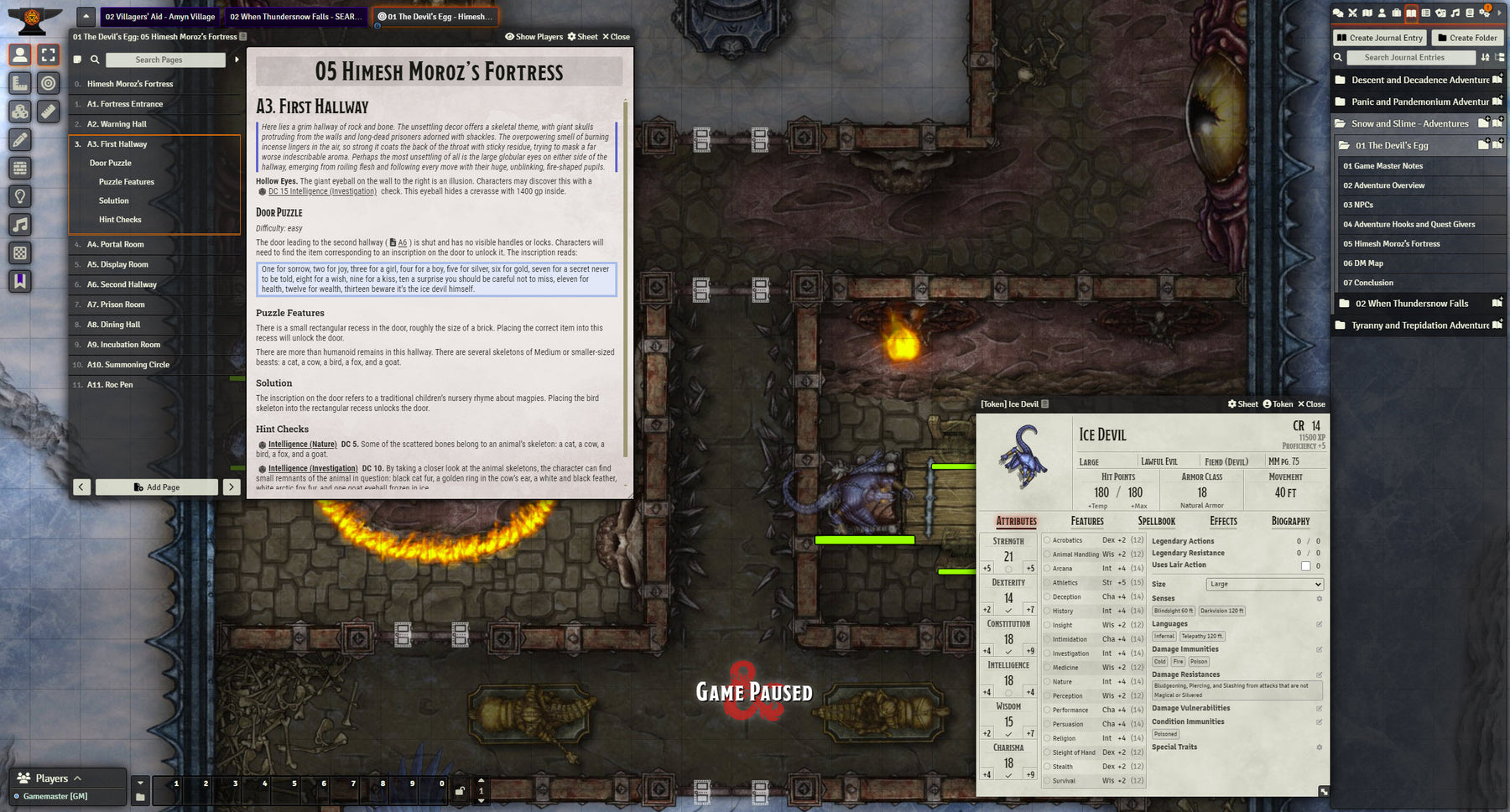Click the Add Page button
The image size is (1510, 812).
[157, 487]
